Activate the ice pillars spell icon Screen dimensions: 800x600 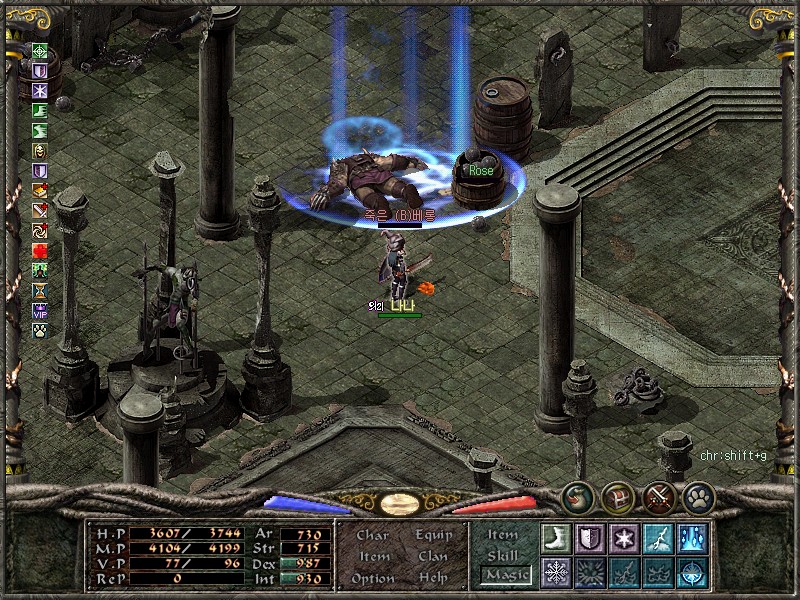point(691,538)
